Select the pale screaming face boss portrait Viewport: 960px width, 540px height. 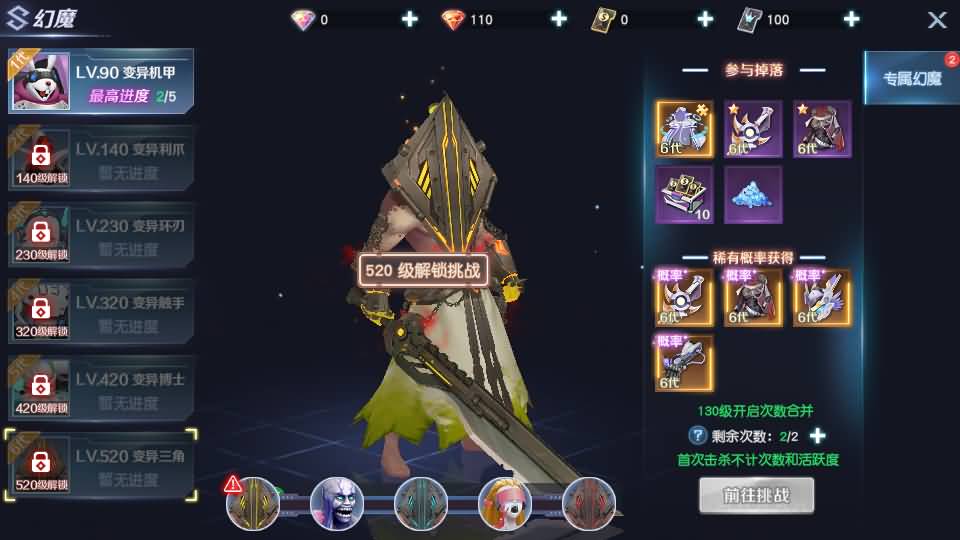336,503
